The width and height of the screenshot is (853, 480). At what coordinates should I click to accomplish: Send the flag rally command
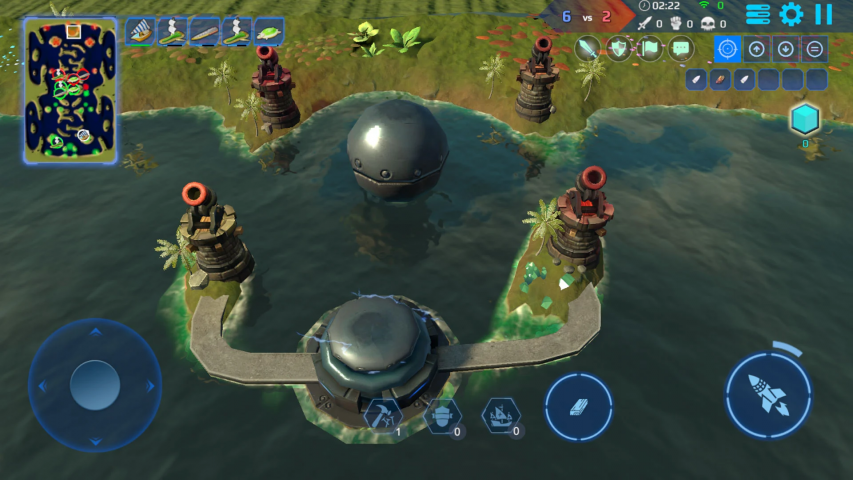point(650,48)
